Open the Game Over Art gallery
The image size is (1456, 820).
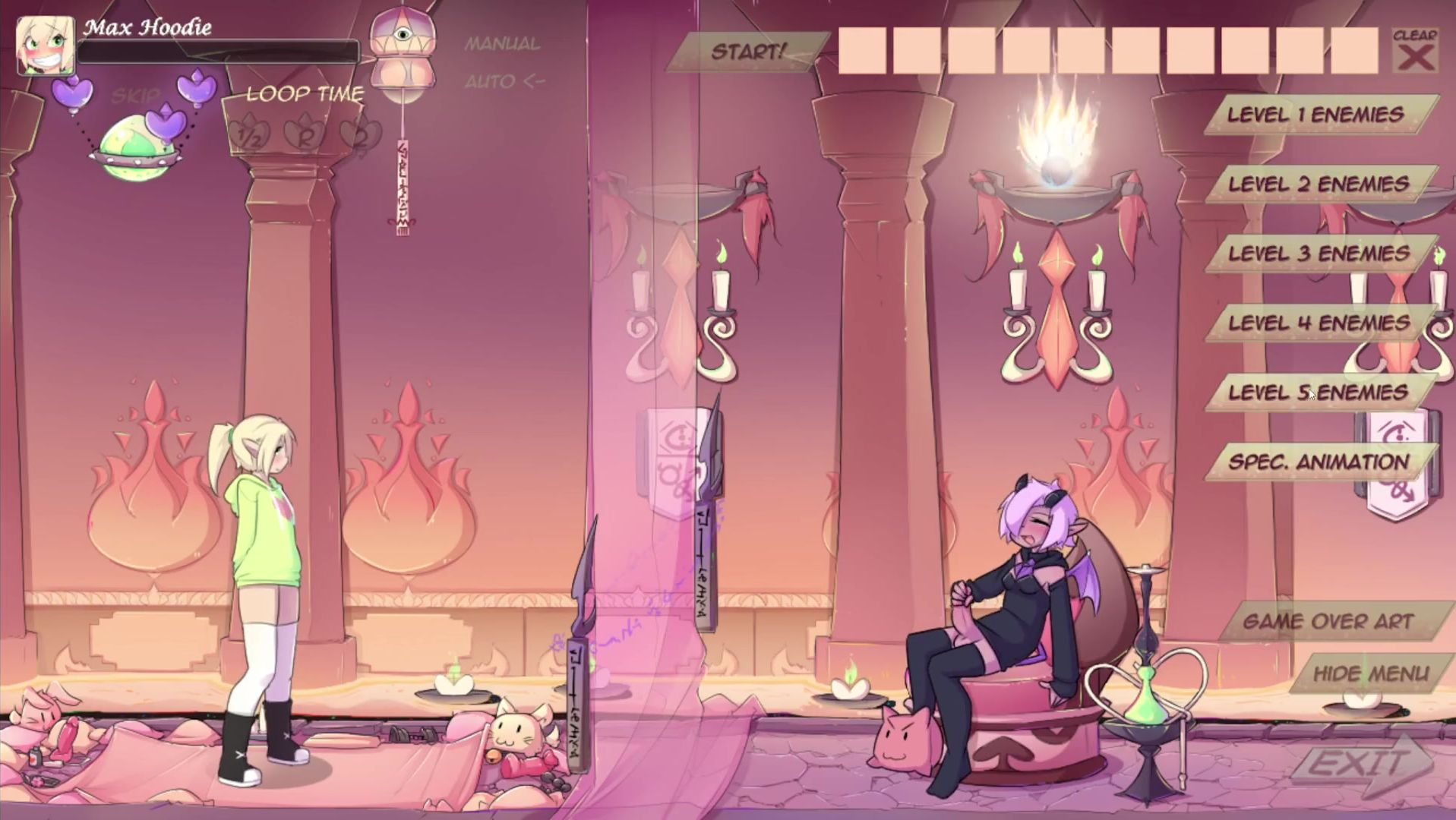click(1328, 621)
